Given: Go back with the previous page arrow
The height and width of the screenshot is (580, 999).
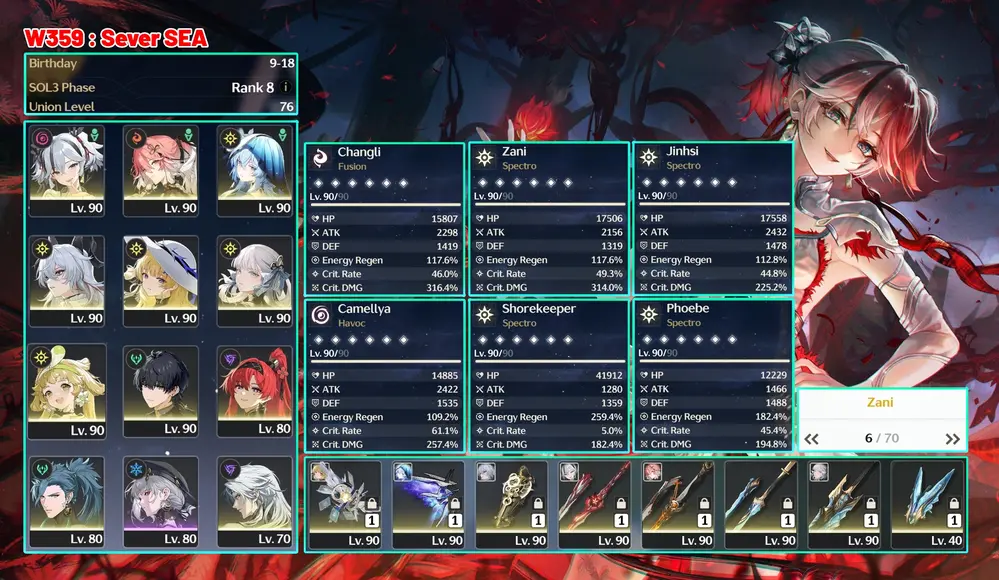Looking at the screenshot, I should [x=812, y=439].
